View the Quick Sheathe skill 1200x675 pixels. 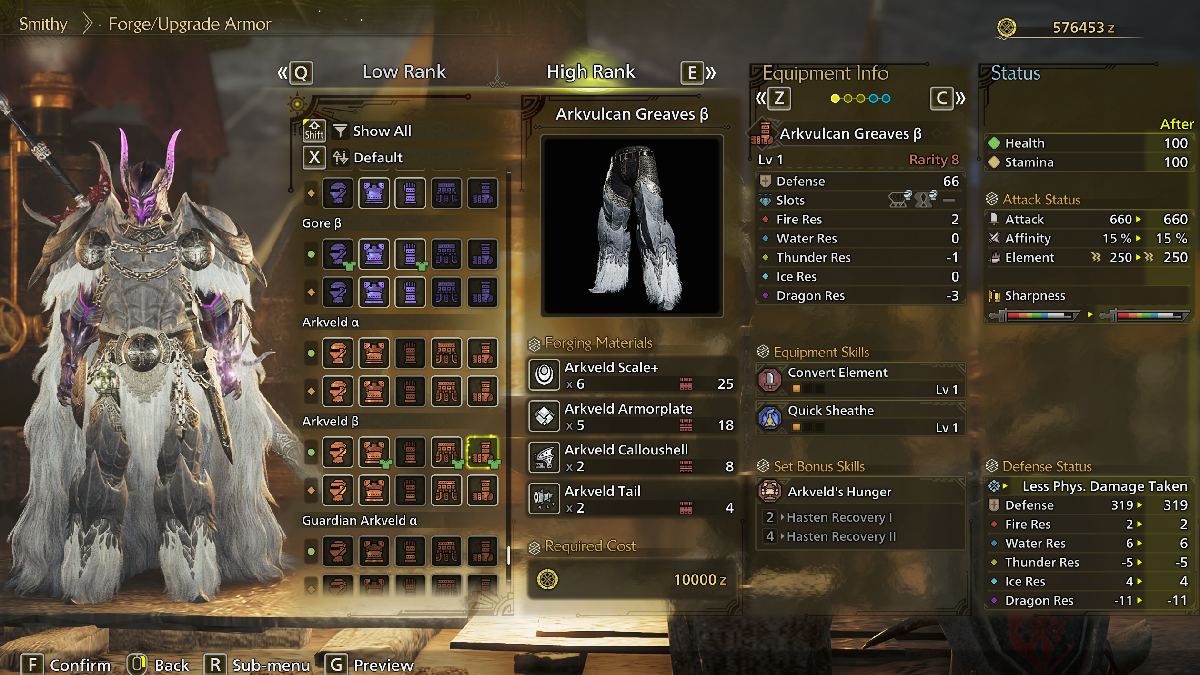[860, 418]
